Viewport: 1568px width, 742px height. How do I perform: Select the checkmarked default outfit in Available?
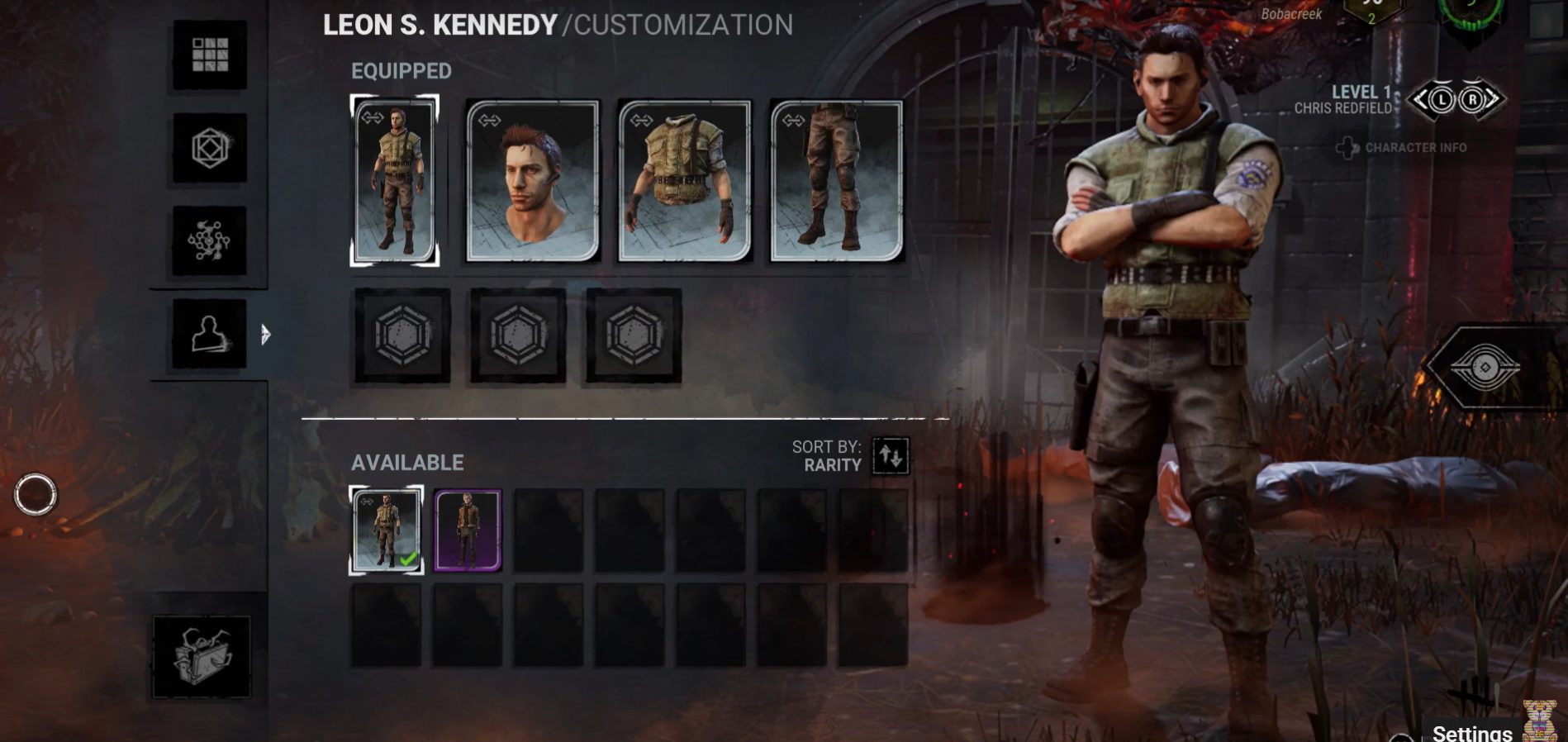pyautogui.click(x=387, y=530)
